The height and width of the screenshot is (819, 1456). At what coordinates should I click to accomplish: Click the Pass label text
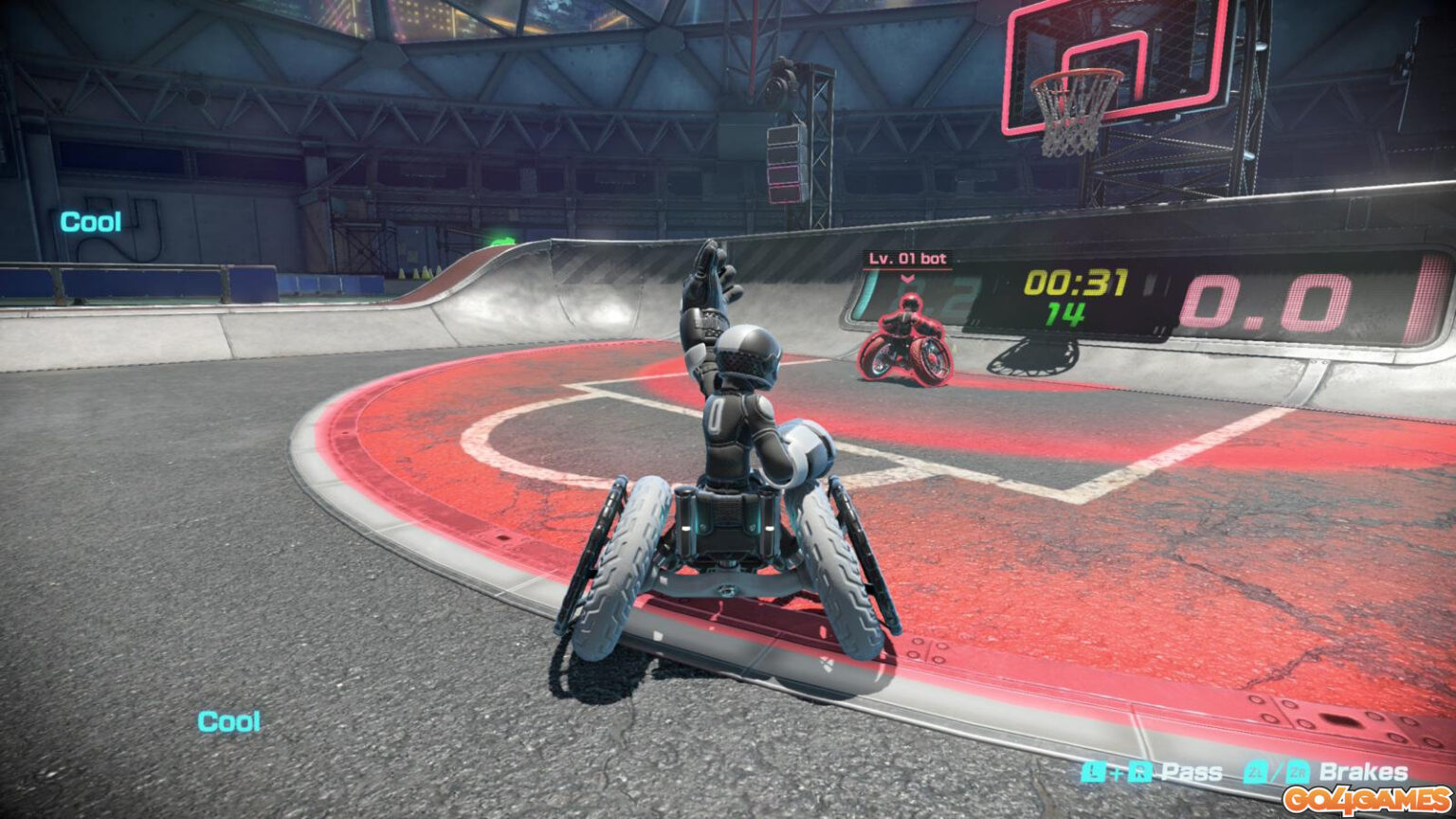(1193, 772)
